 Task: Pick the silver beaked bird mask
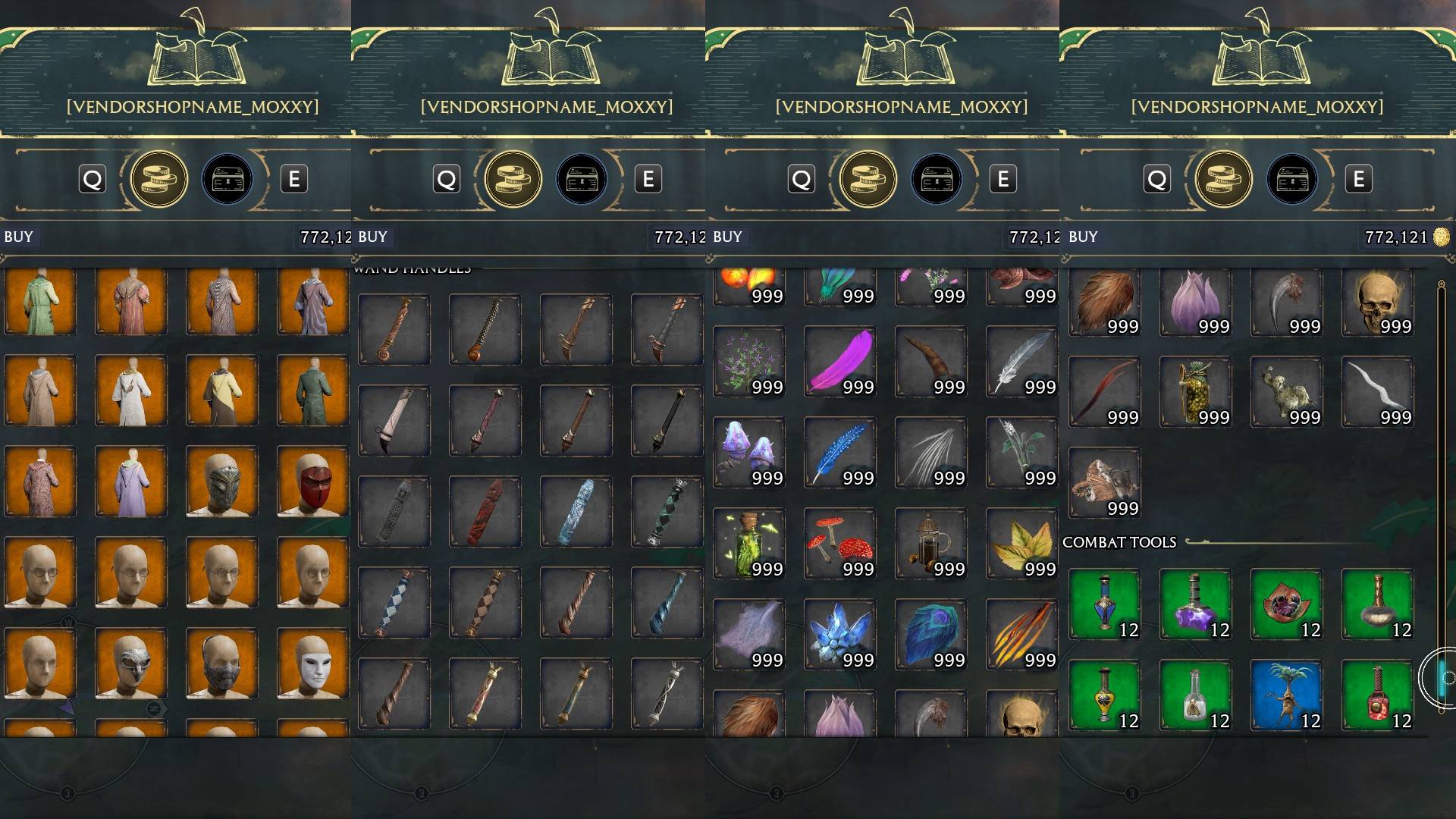130,664
